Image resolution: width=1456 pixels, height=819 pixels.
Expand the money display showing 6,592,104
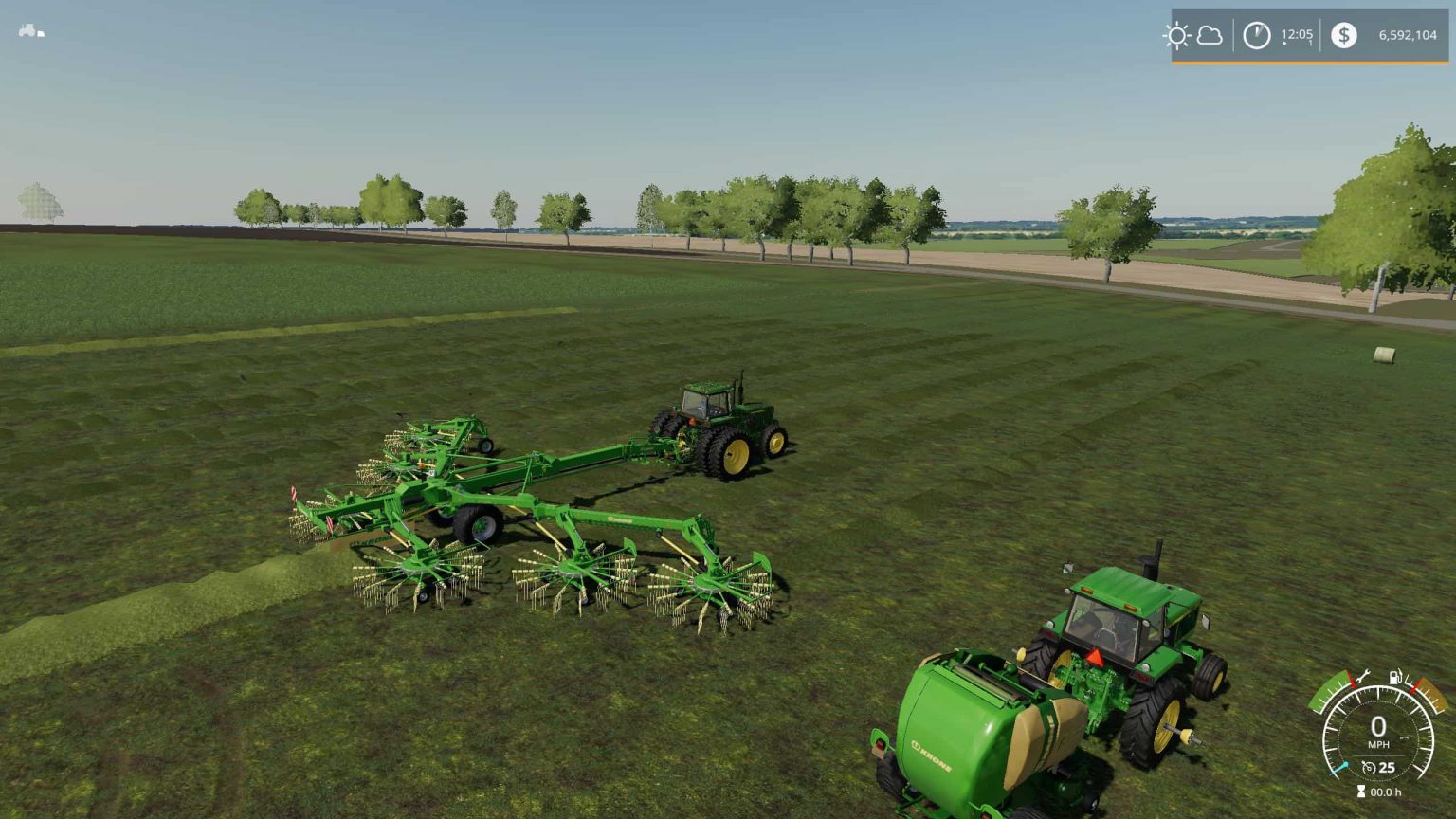pyautogui.click(x=1408, y=35)
